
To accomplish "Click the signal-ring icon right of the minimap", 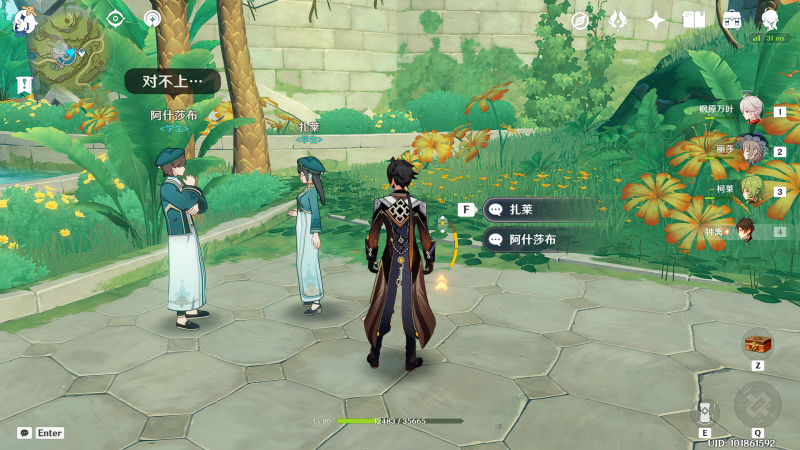I will (152, 18).
